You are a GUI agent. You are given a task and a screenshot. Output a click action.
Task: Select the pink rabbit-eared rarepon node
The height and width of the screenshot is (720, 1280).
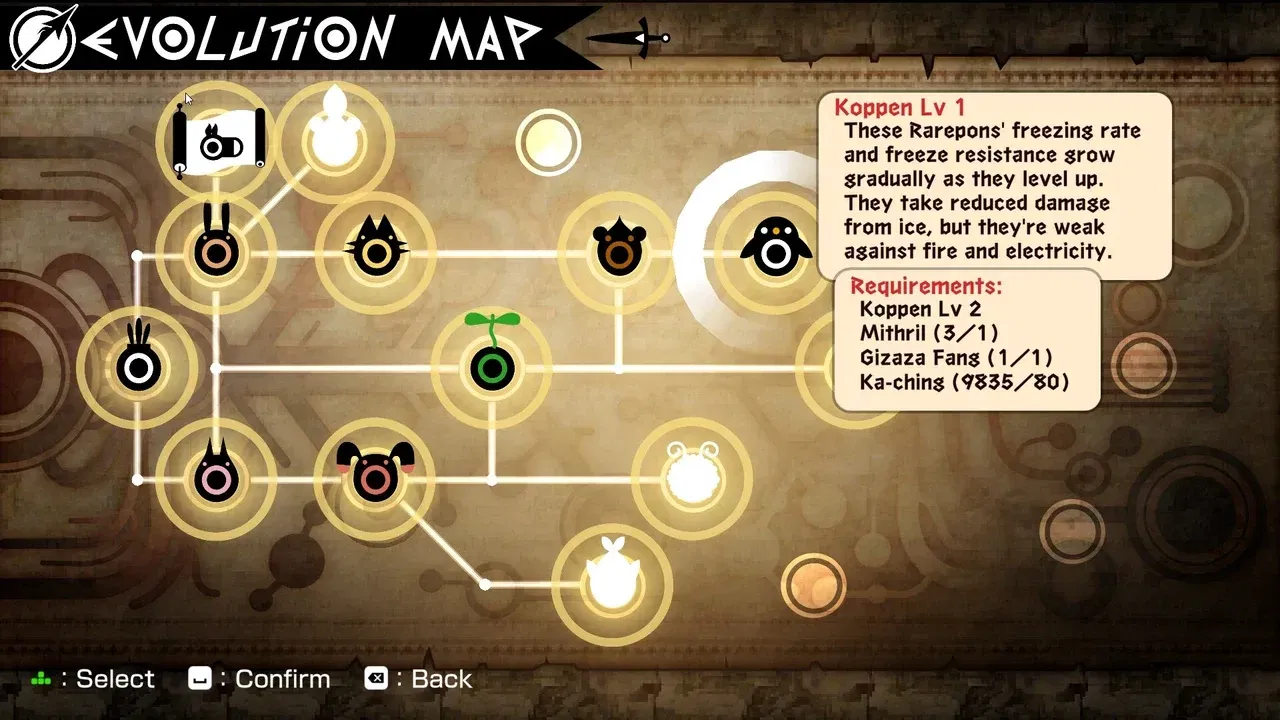point(218,480)
